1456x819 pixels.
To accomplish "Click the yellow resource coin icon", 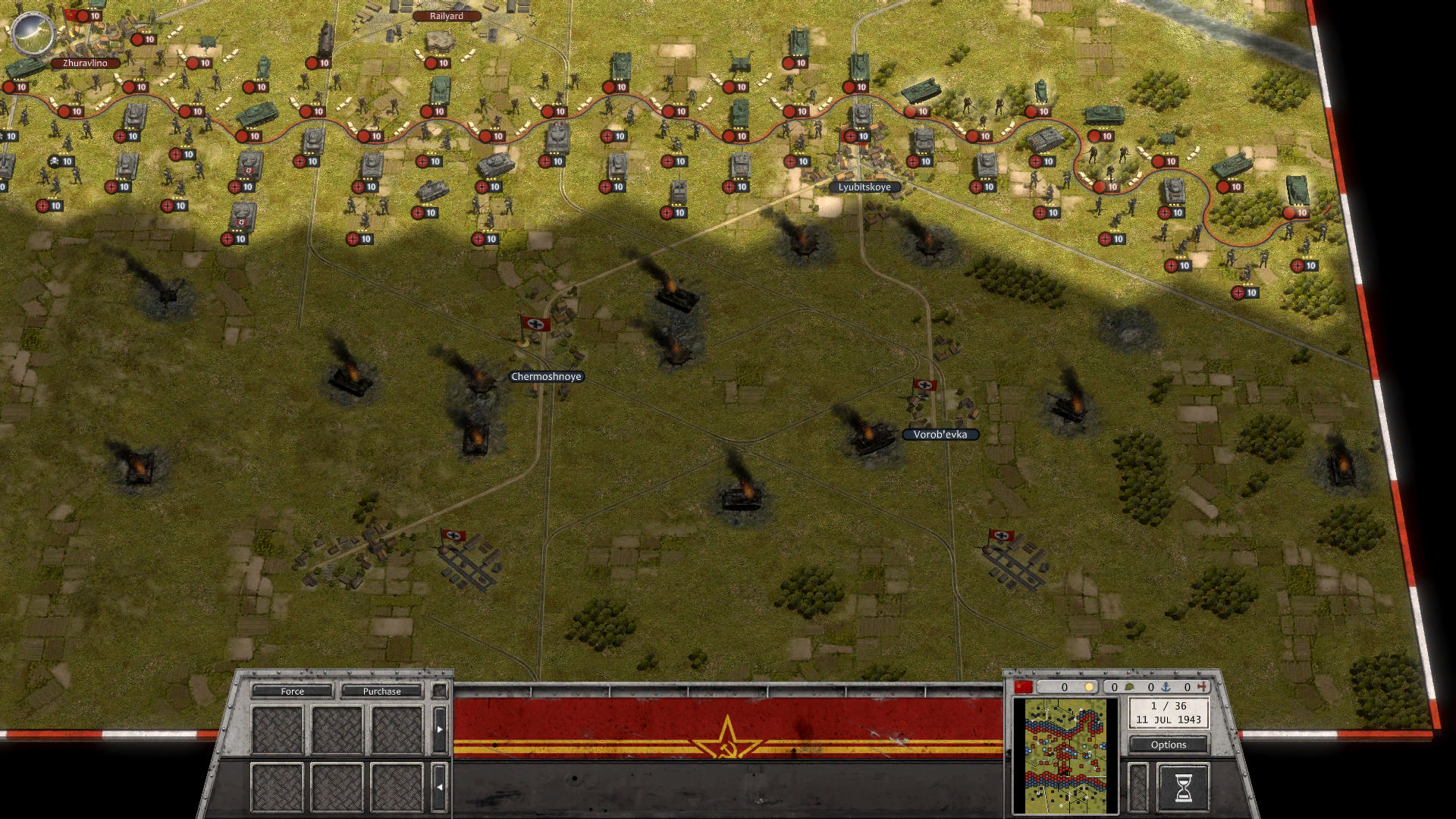I will click(x=1090, y=687).
